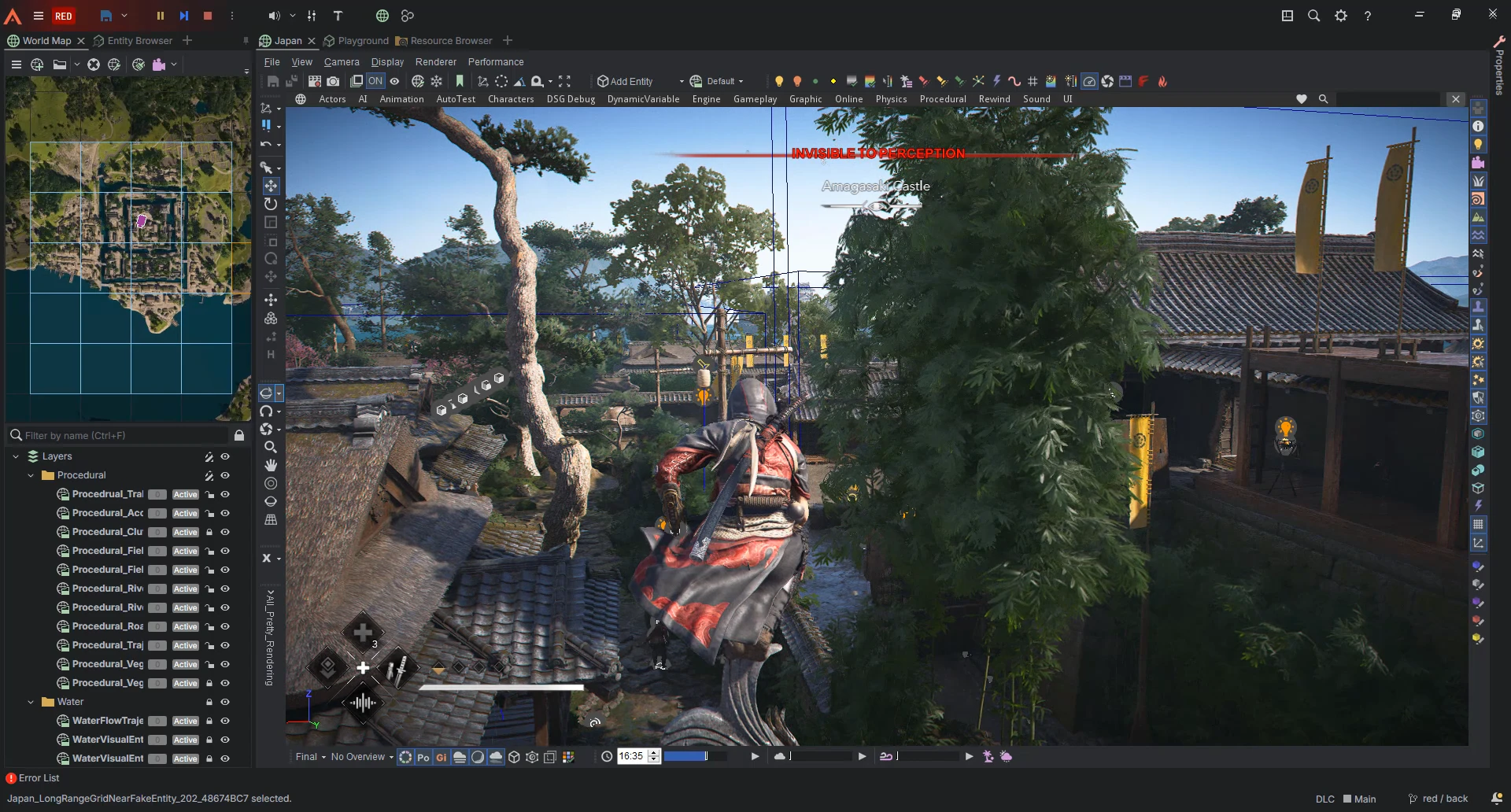Open the Renderer menu
The image size is (1511, 812).
point(435,62)
